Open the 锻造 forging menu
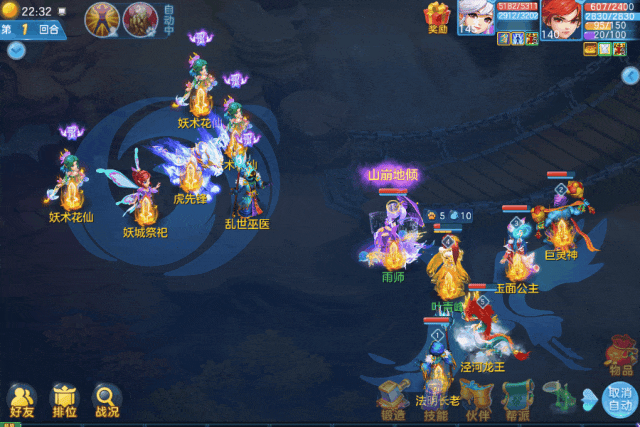 [393, 398]
